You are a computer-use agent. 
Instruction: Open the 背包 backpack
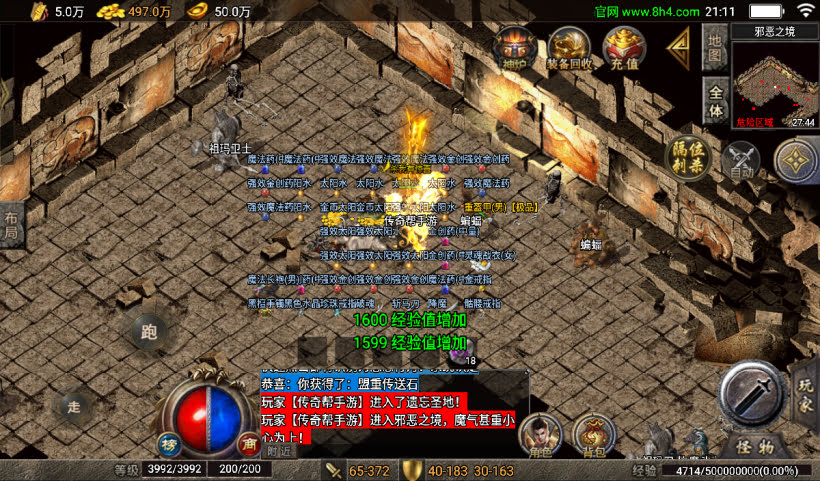pyautogui.click(x=594, y=435)
